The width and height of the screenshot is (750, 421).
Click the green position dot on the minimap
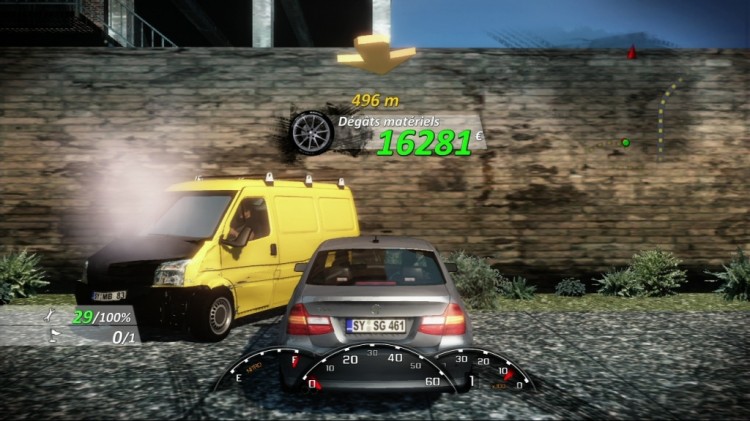626,143
